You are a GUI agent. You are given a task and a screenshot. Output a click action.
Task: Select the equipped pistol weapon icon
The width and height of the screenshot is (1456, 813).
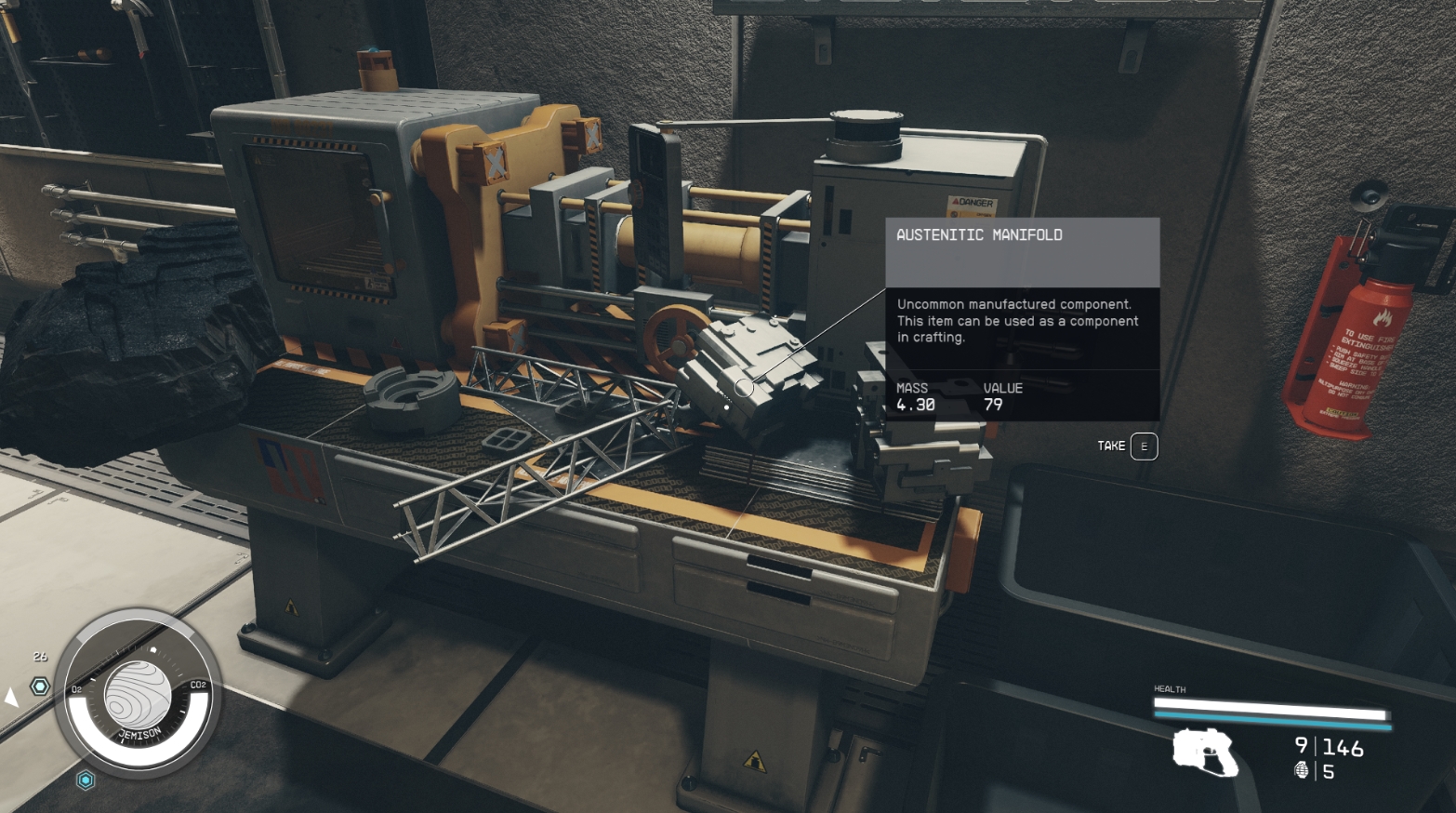tap(1204, 751)
